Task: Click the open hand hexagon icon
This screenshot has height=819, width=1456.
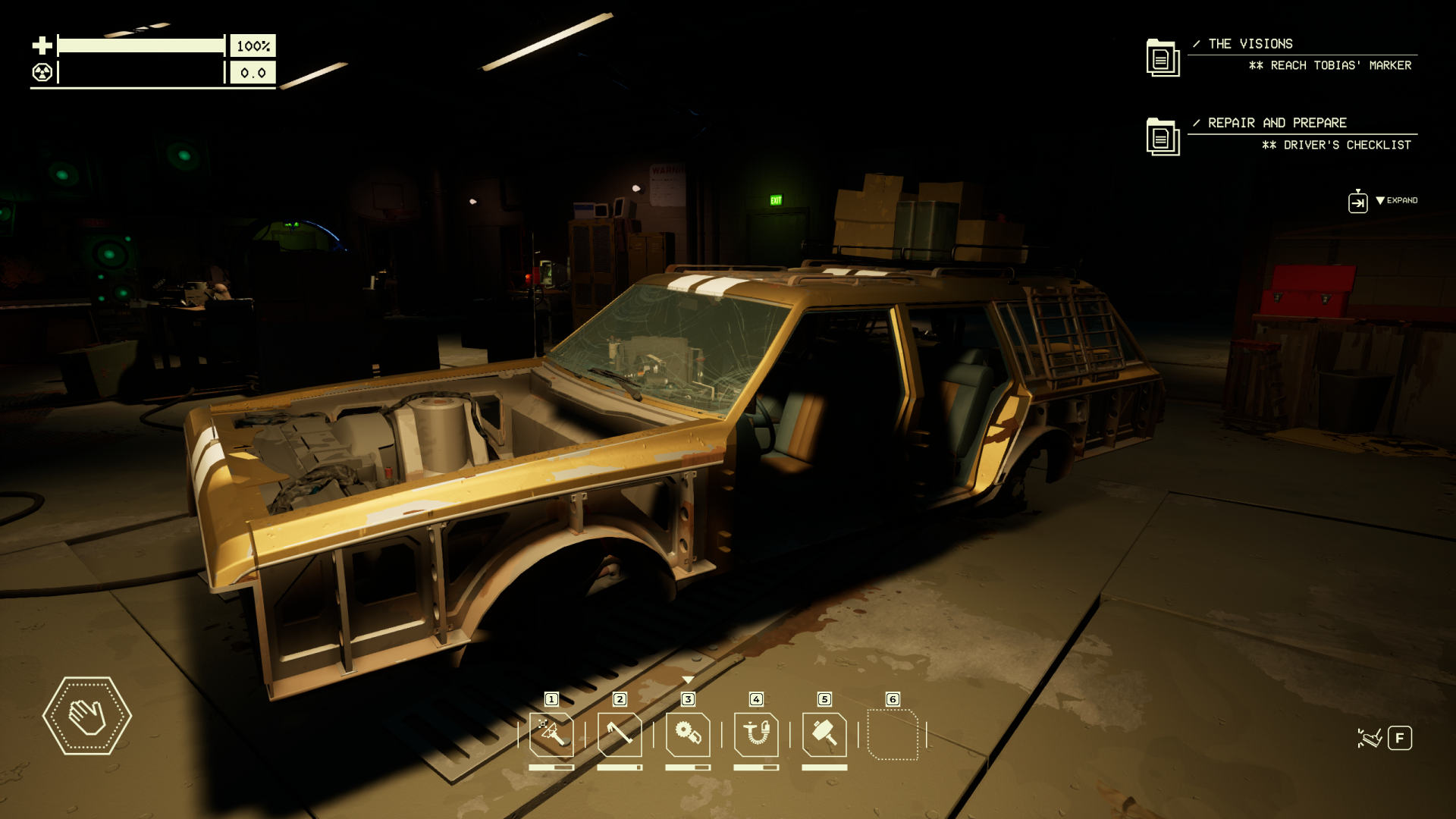Action: coord(87,716)
